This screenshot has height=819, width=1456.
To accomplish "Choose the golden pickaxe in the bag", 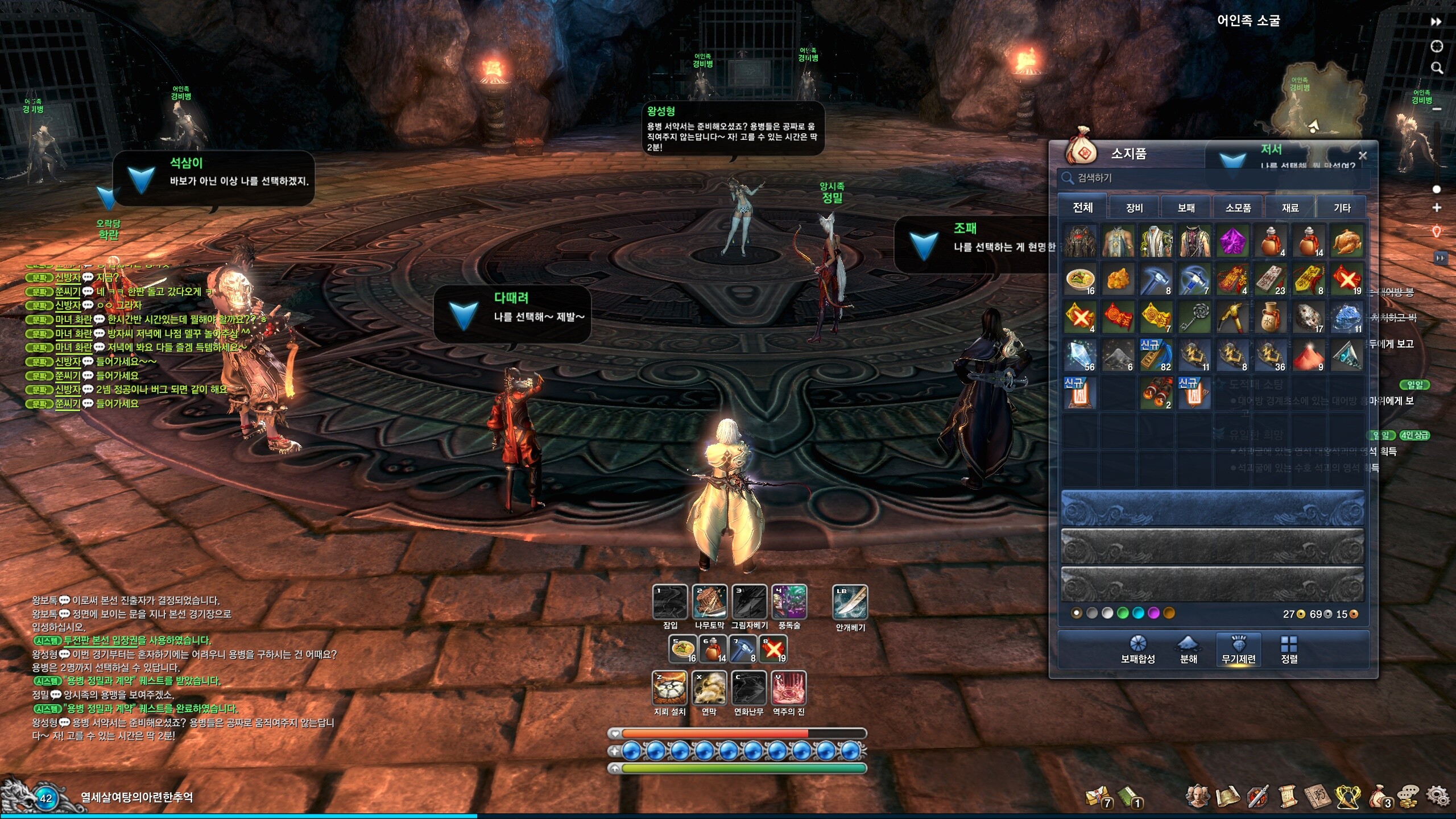I will coord(1232,317).
